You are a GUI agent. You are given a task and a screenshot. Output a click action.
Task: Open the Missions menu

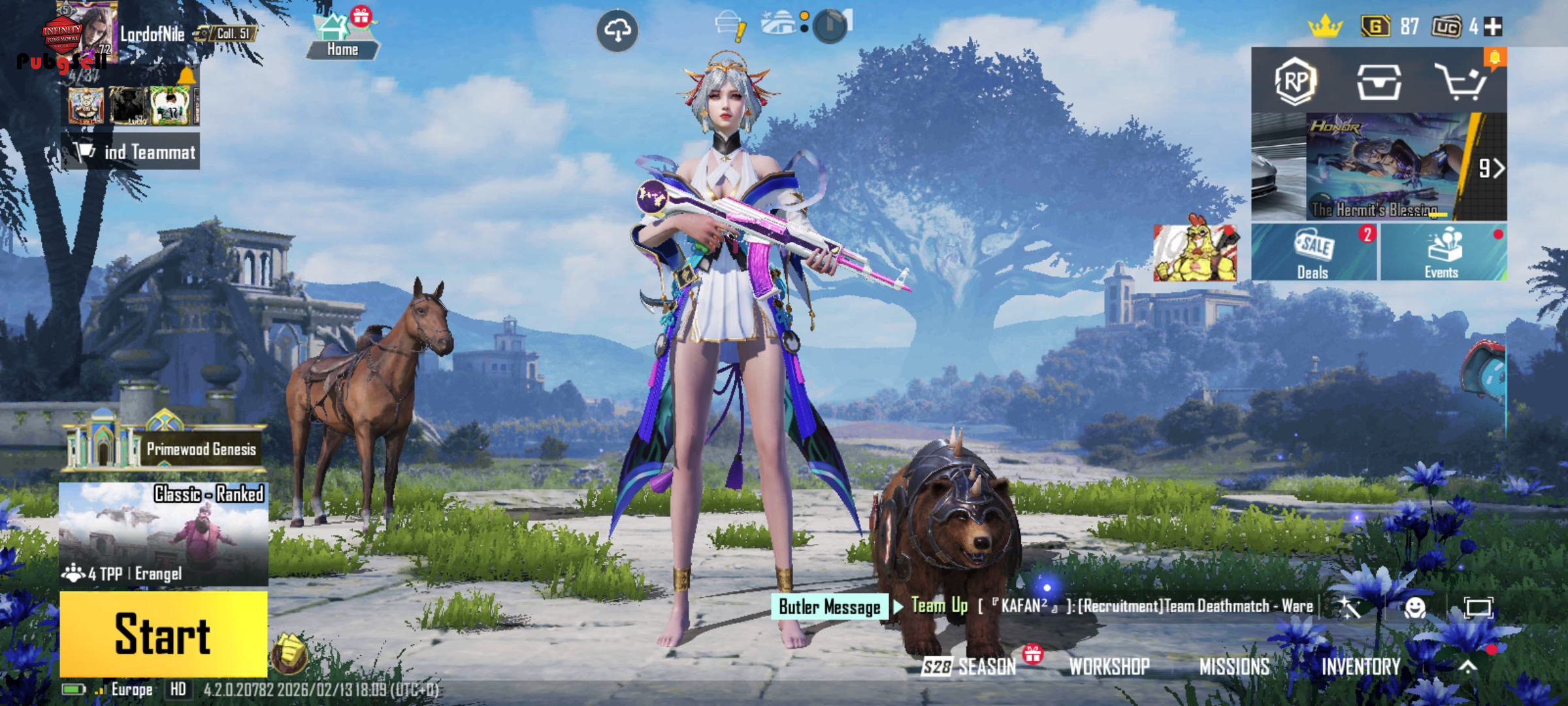1234,666
